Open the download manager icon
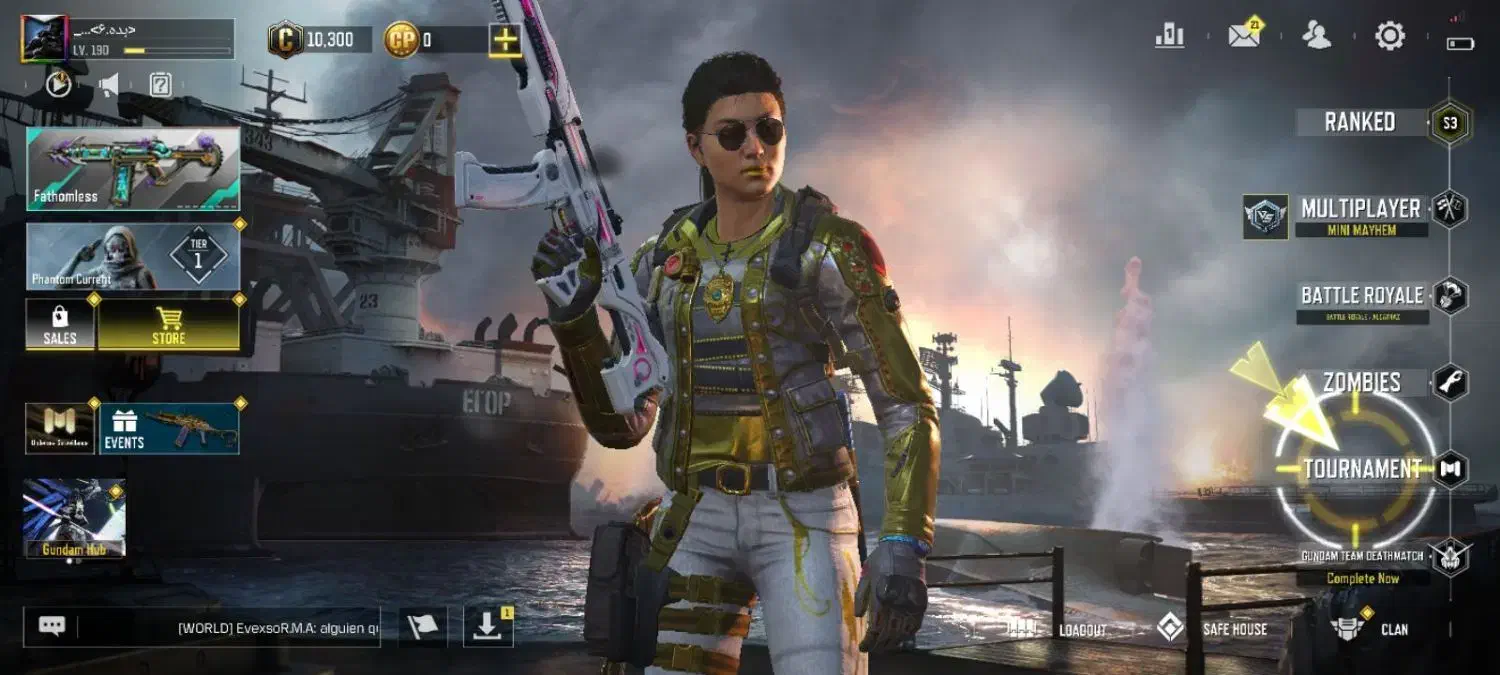Screen dimensions: 1500x675 pyautogui.click(x=488, y=627)
